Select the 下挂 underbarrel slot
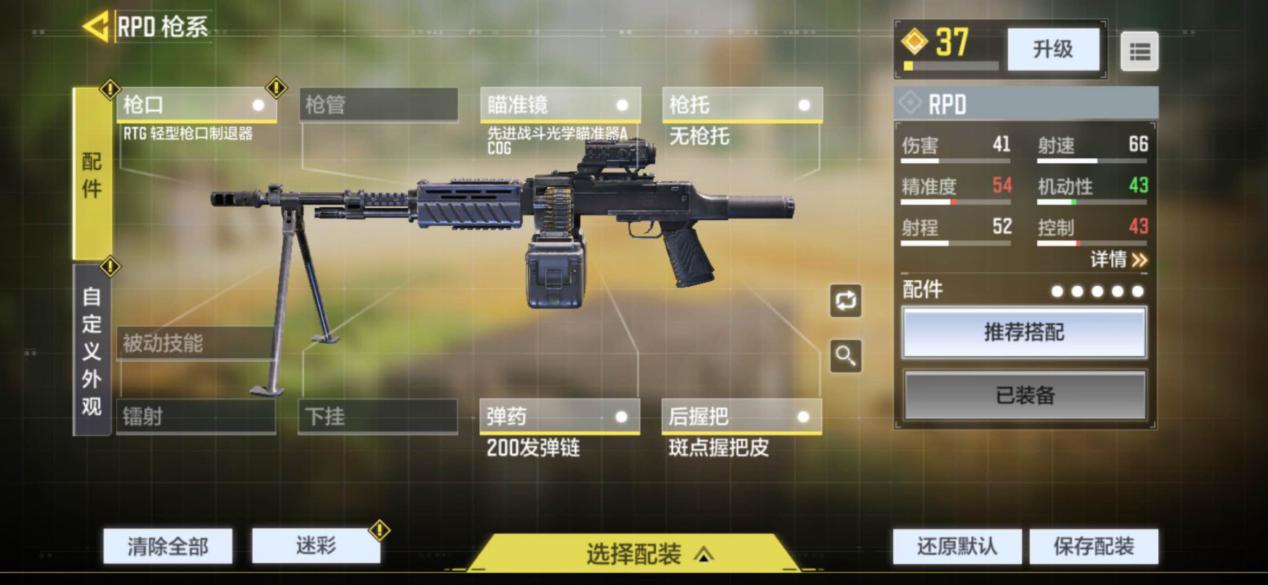This screenshot has height=585, width=1268. [378, 416]
